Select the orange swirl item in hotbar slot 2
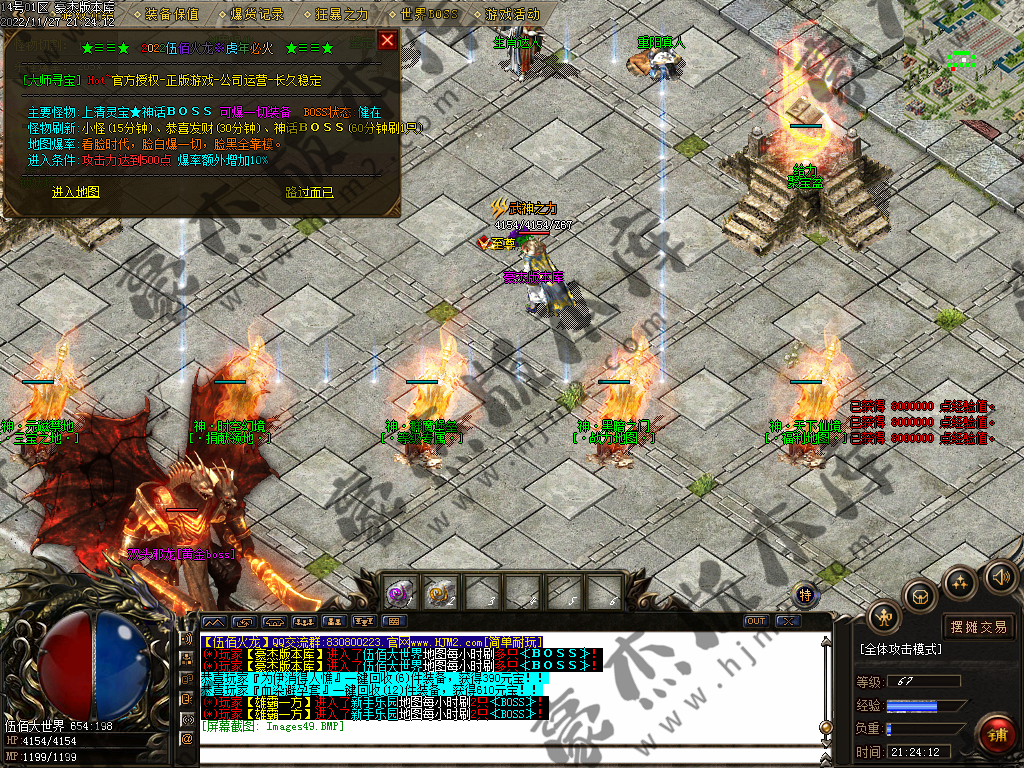Screen dimensions: 1024x768 (x=440, y=593)
